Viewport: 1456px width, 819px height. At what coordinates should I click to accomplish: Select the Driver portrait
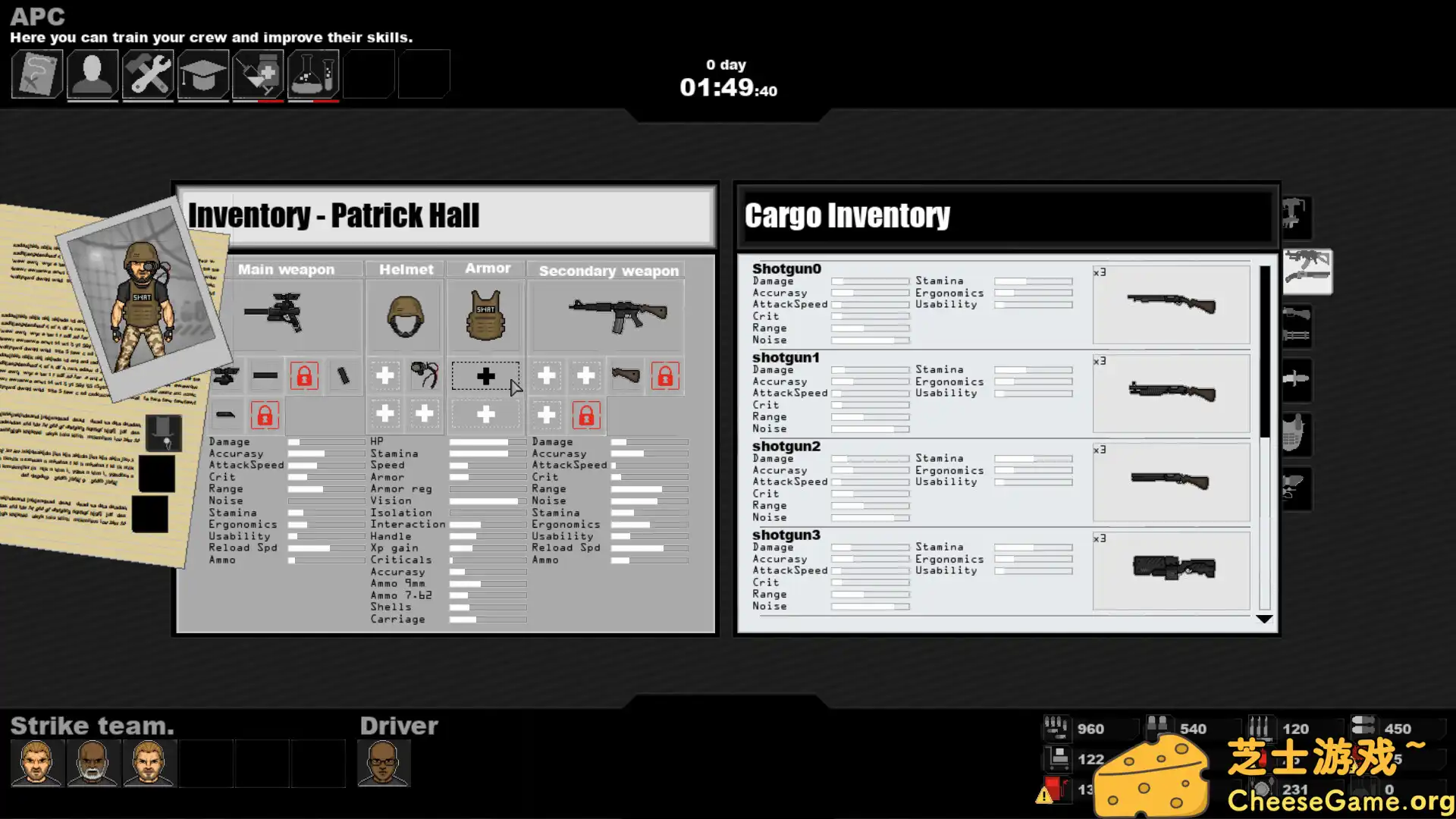[x=384, y=762]
